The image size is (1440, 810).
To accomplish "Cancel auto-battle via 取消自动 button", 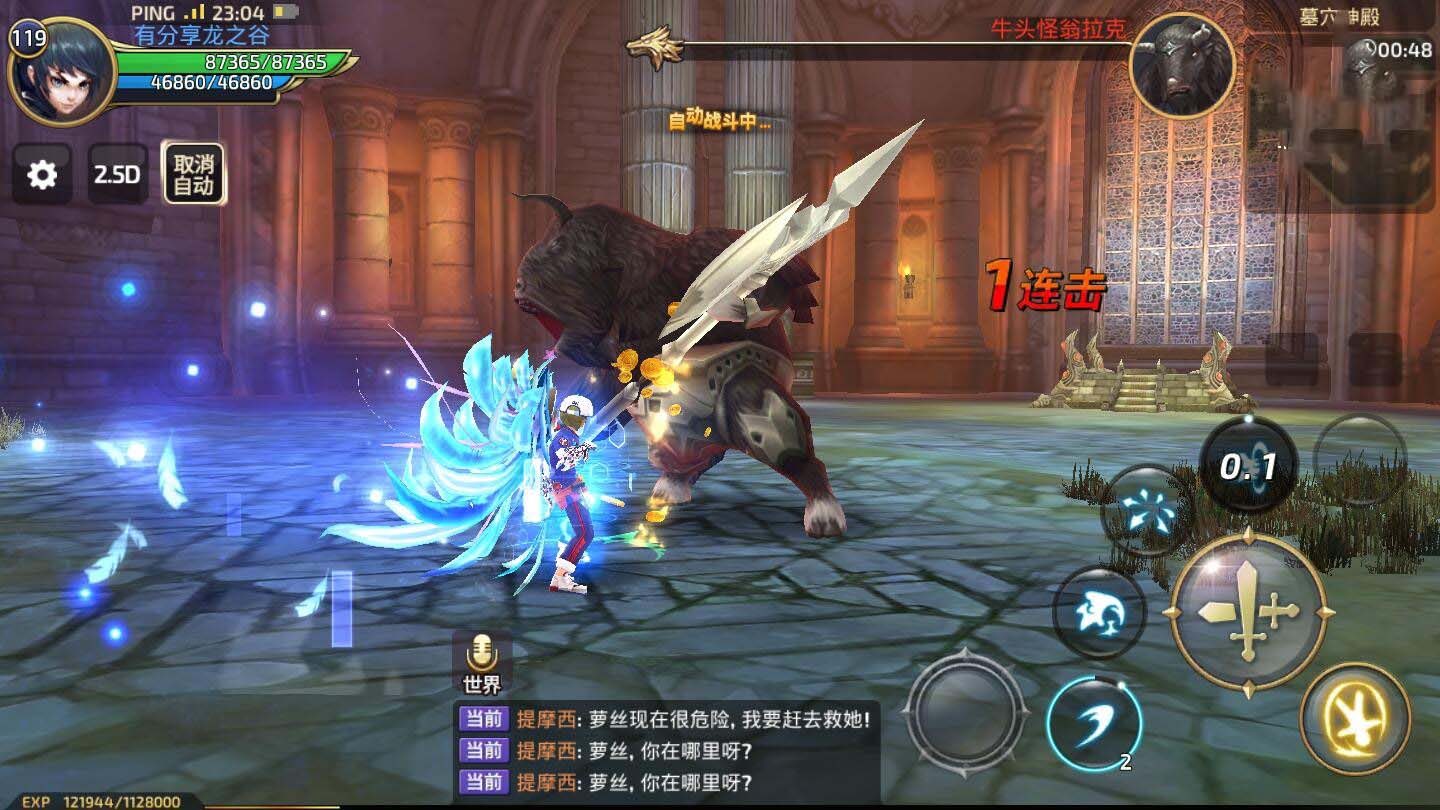I will pos(194,172).
